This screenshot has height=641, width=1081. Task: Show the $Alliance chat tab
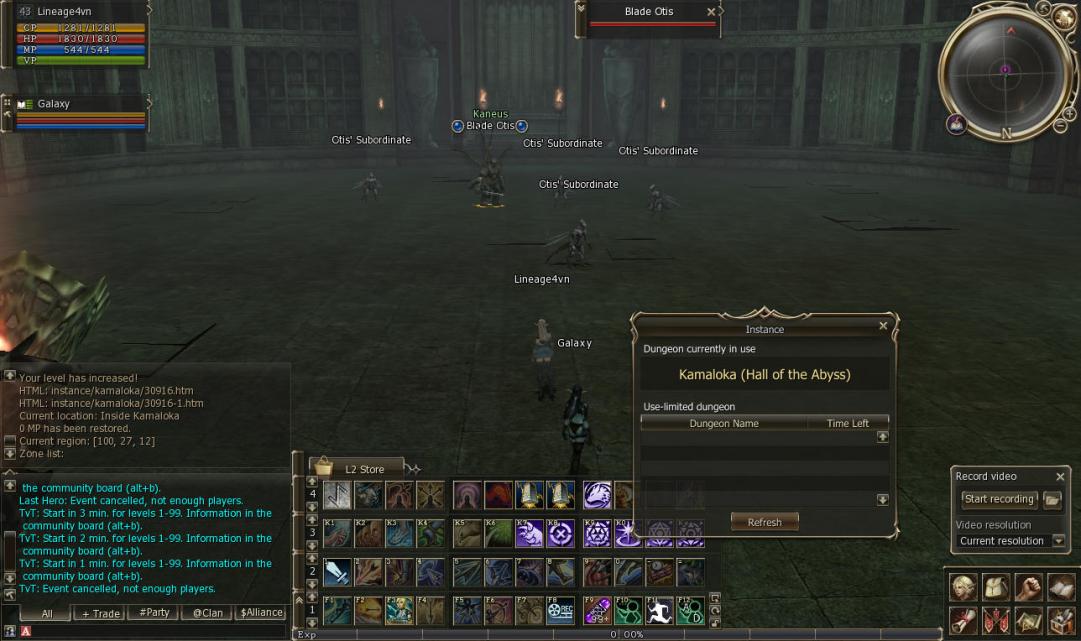coord(262,613)
